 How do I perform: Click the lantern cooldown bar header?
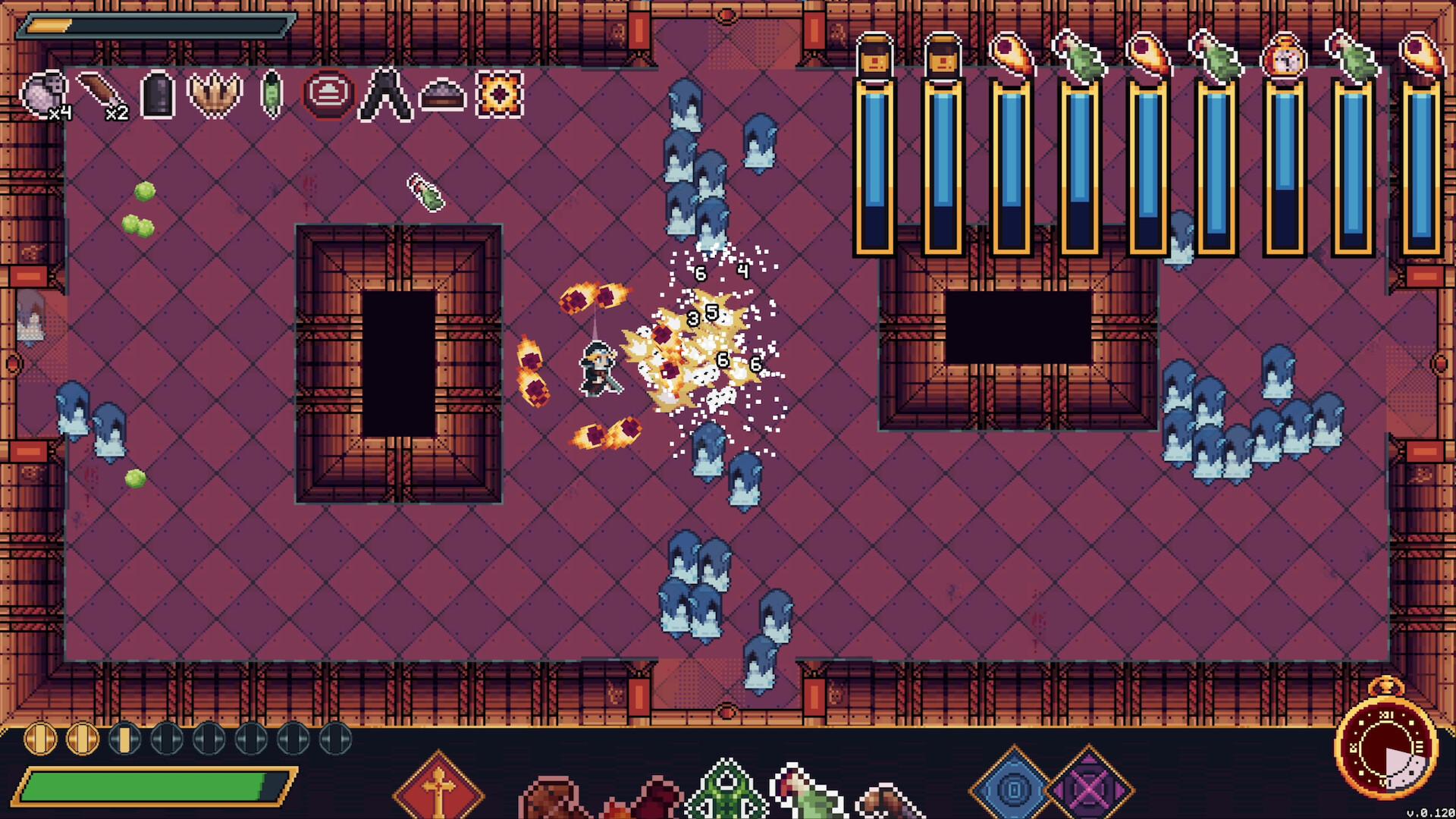[x=876, y=53]
